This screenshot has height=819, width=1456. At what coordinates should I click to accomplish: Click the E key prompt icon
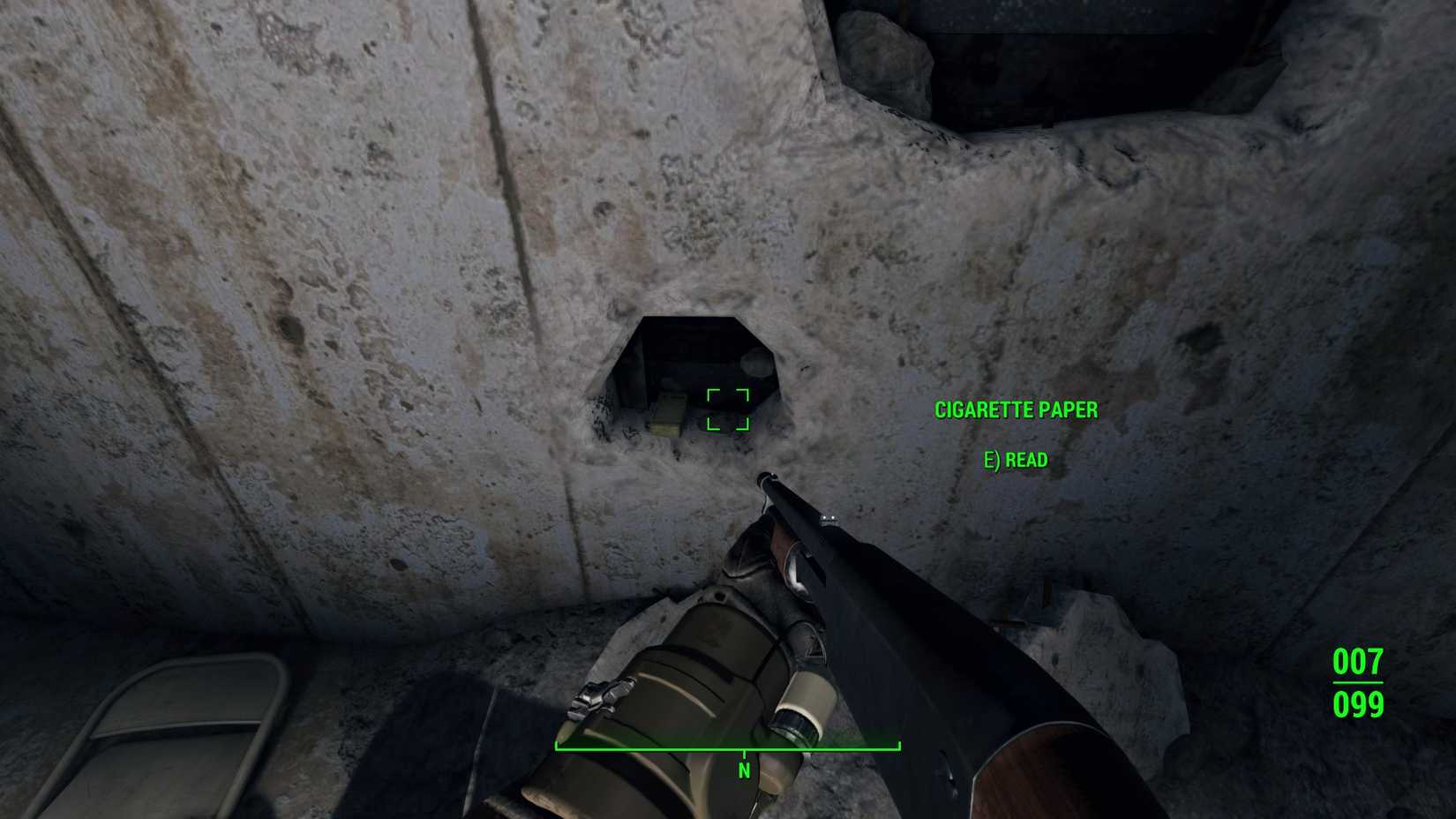tap(992, 459)
